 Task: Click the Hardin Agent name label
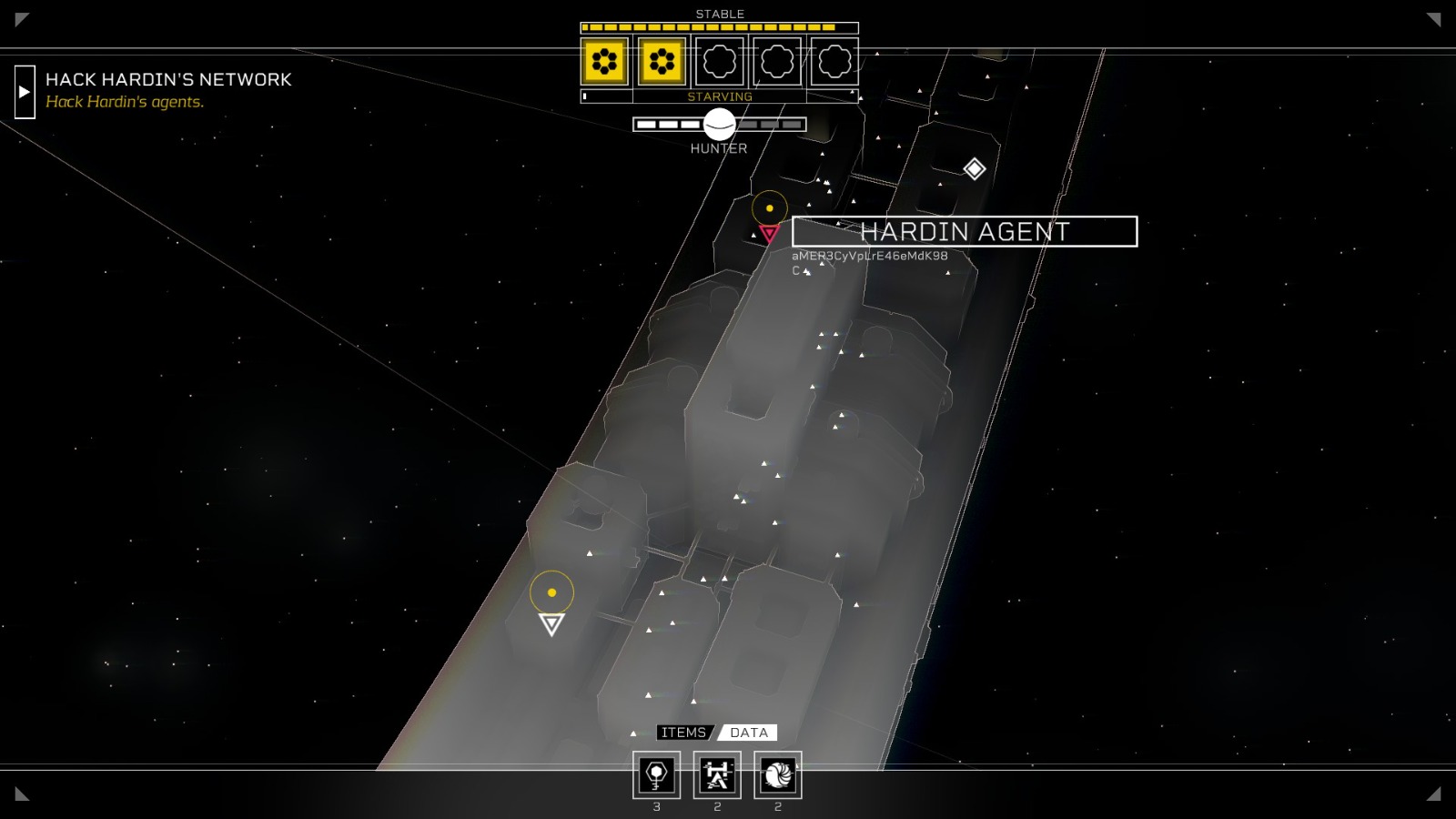click(965, 232)
